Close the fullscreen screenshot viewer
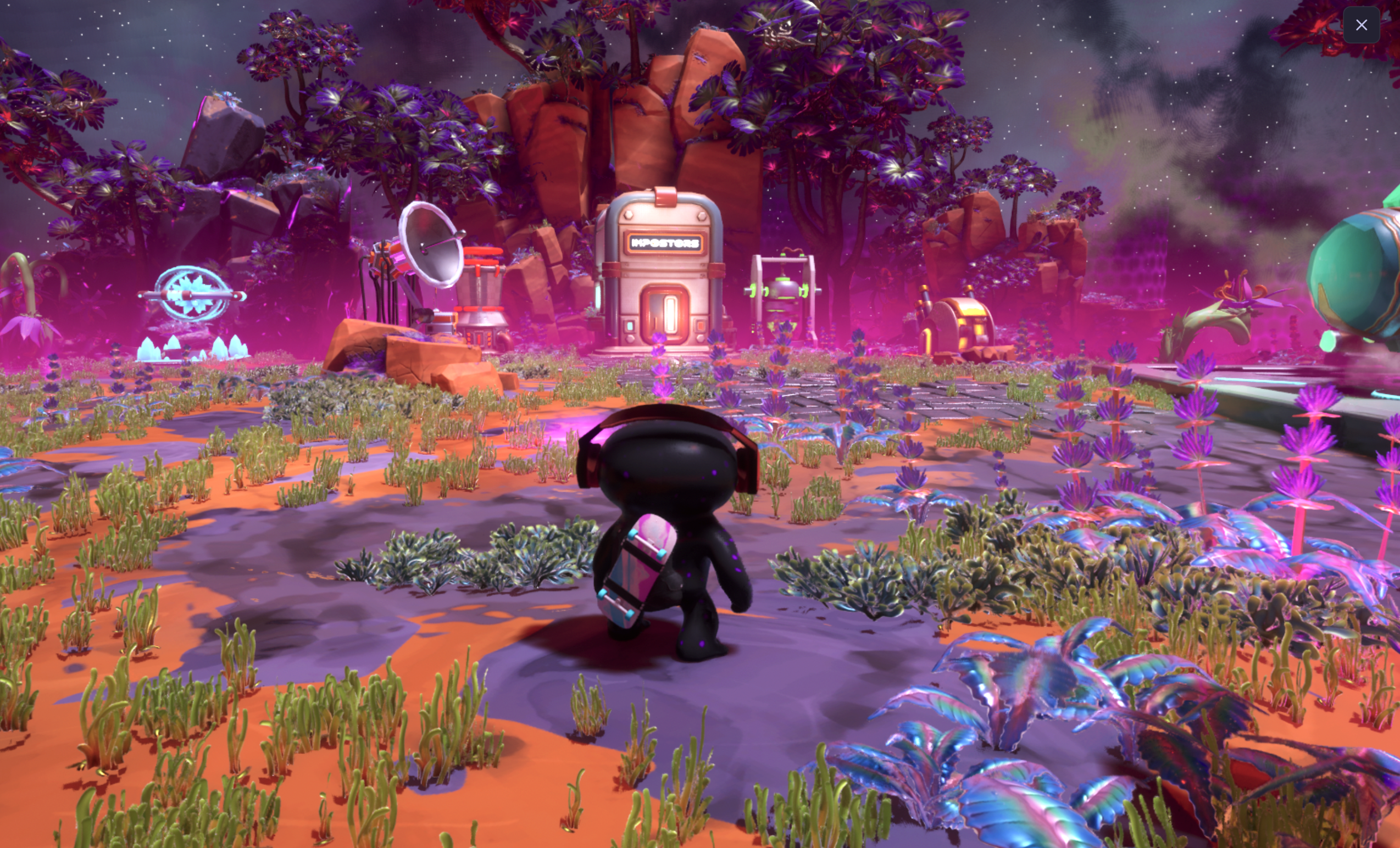This screenshot has height=848, width=1400. [x=1361, y=25]
